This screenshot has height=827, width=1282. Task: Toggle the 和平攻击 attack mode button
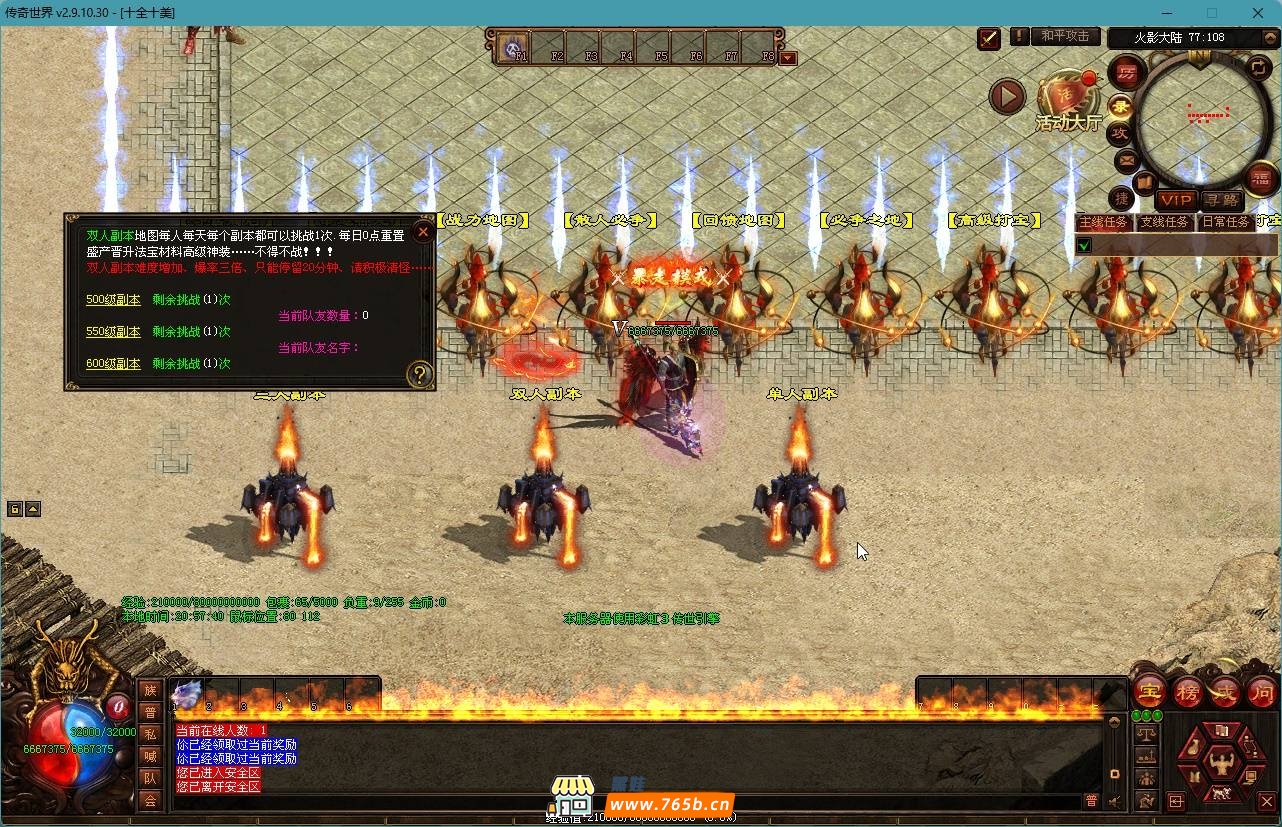click(1064, 36)
